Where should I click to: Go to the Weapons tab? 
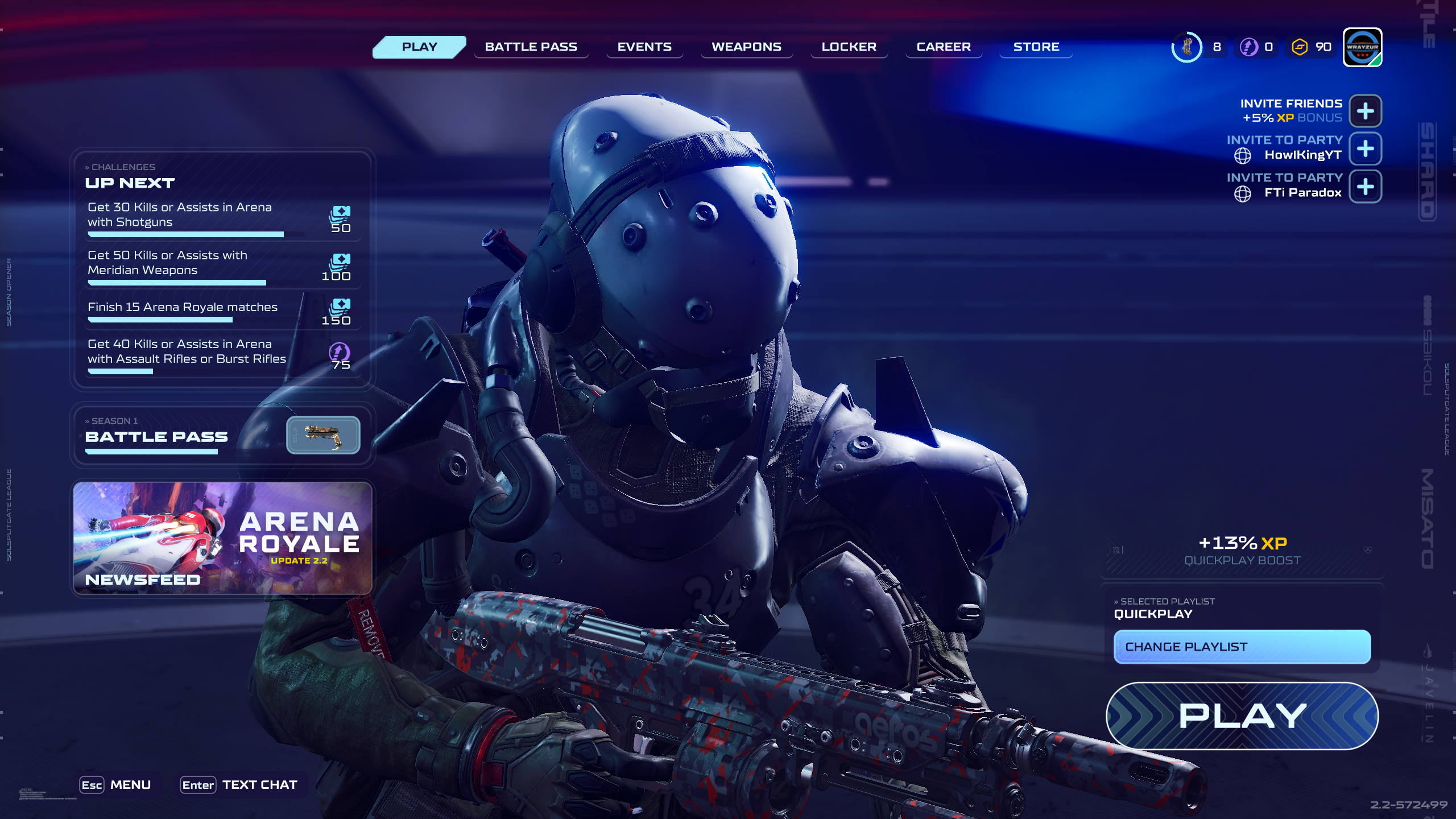coord(746,47)
